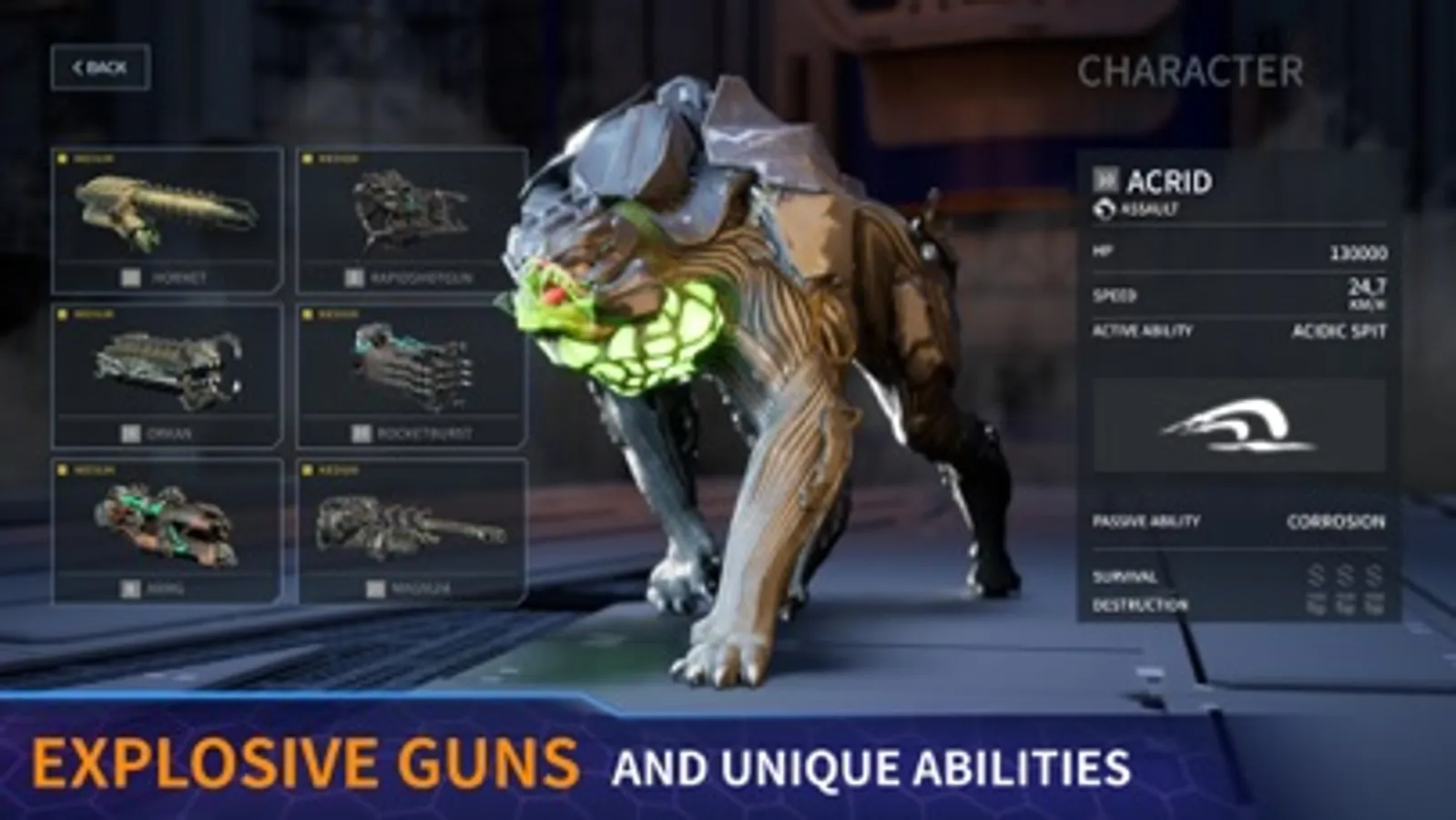Click the first Survival rating pip
Screen dimensions: 1456x820
[x=1314, y=576]
